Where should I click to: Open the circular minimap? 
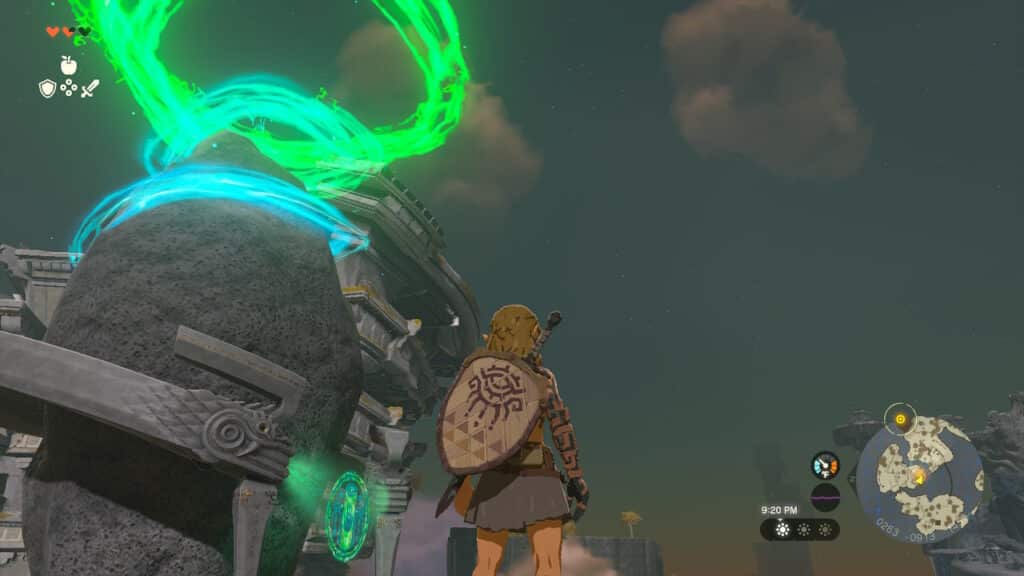(918, 478)
